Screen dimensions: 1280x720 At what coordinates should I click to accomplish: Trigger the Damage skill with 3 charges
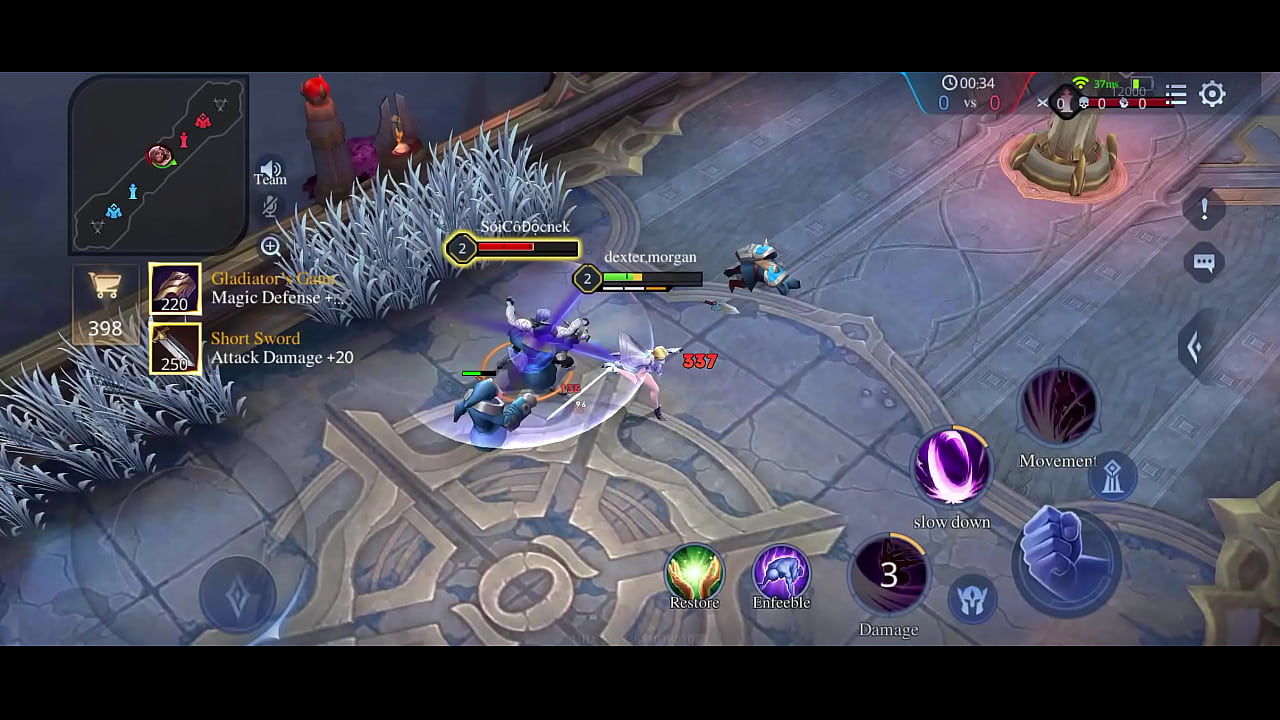889,575
